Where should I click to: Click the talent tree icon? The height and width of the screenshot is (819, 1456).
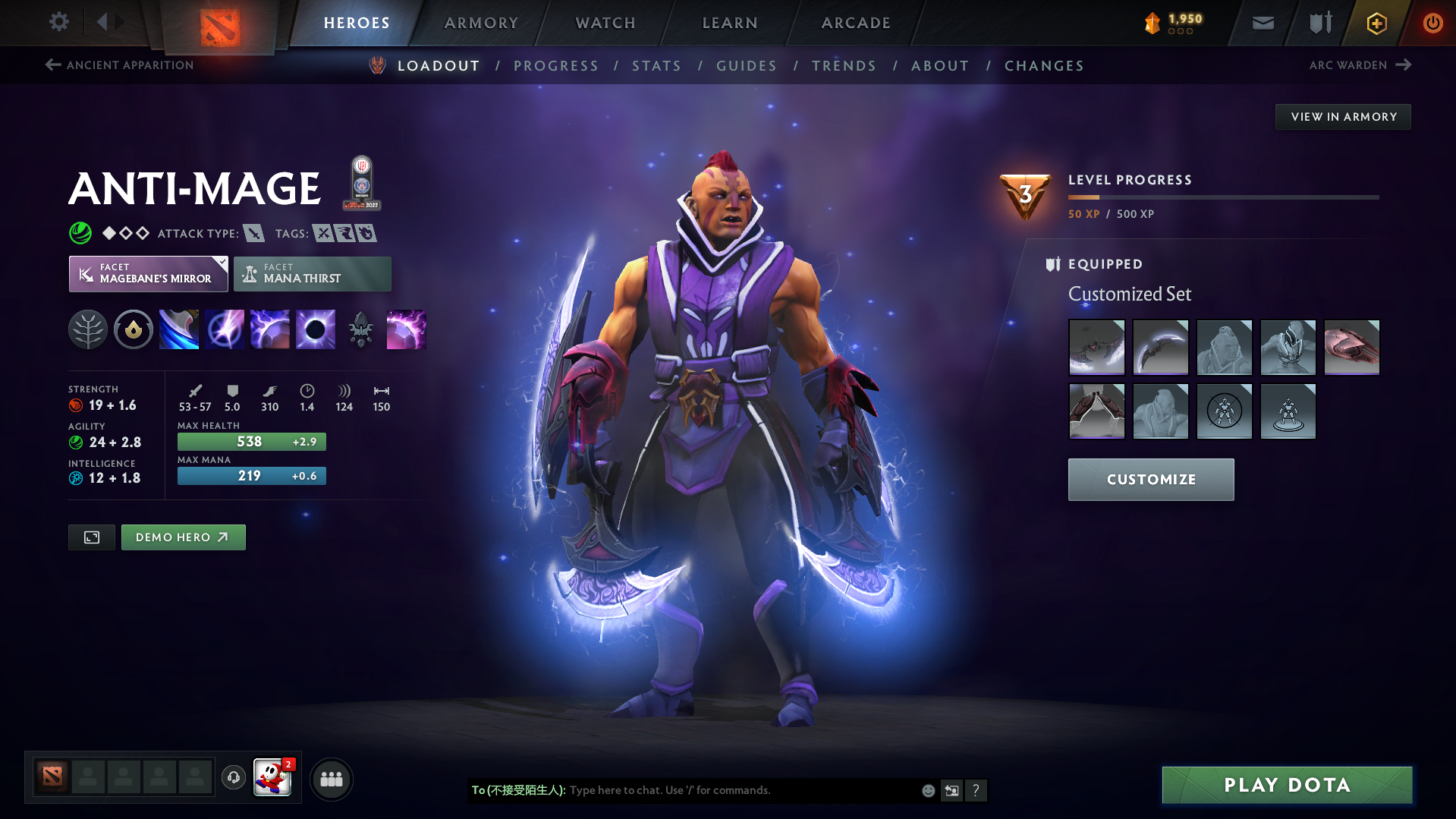point(87,329)
